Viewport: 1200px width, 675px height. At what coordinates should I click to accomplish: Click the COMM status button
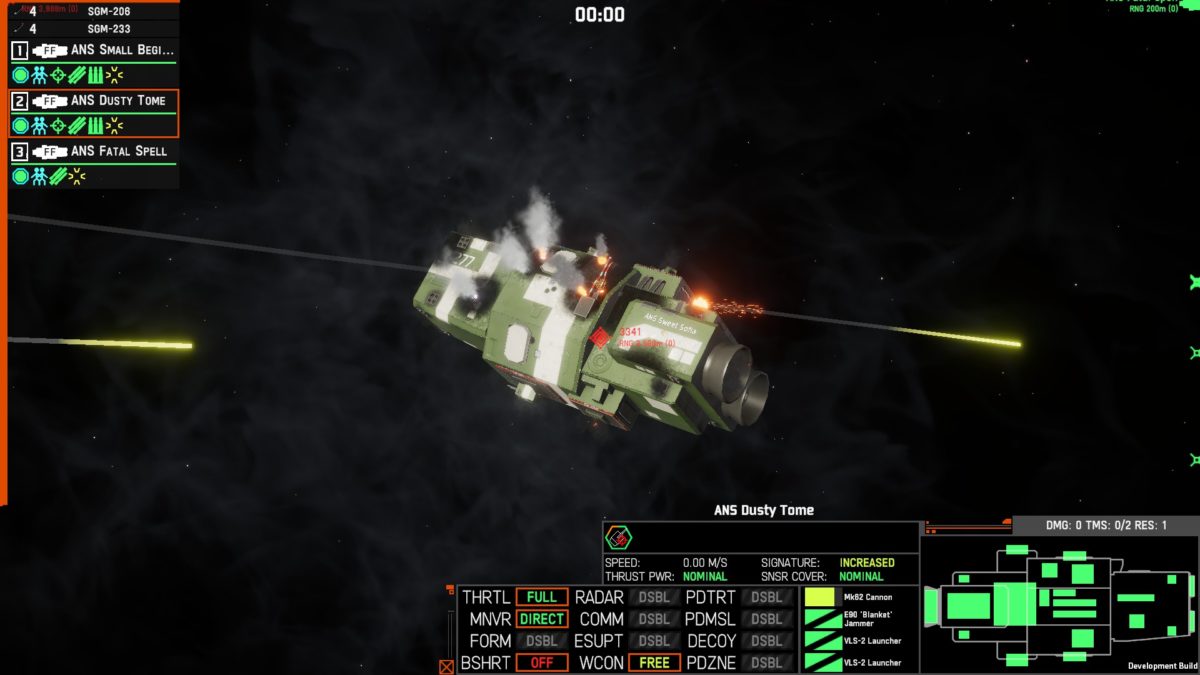point(653,619)
